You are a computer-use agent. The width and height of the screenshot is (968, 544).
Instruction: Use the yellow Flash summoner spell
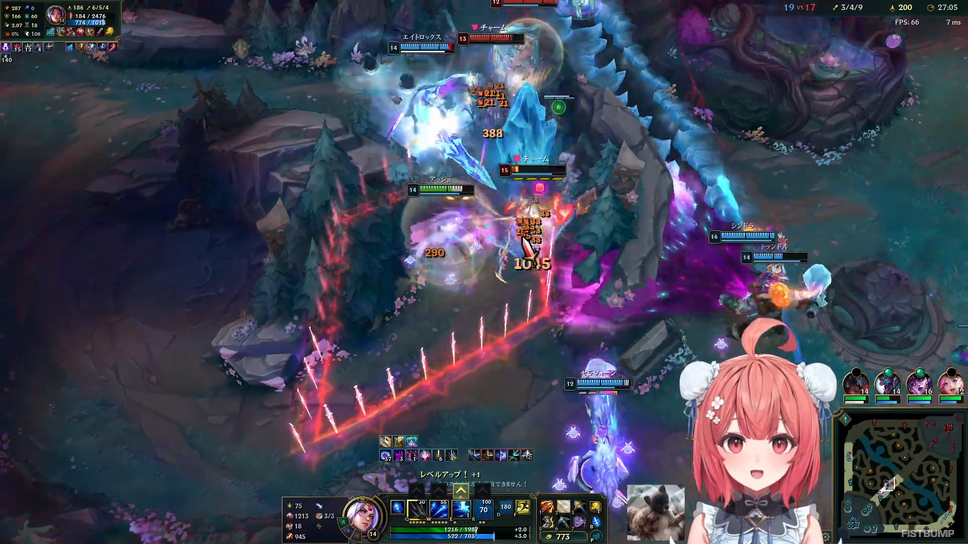(522, 509)
